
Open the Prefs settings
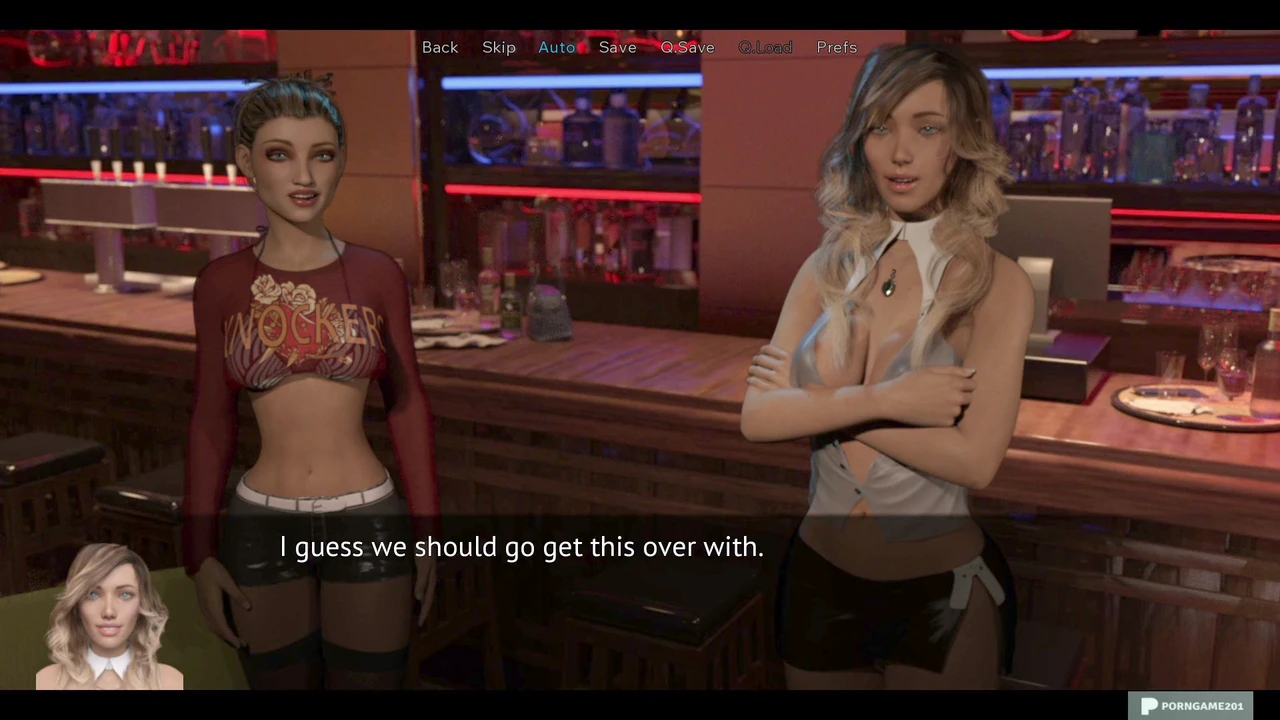837,47
